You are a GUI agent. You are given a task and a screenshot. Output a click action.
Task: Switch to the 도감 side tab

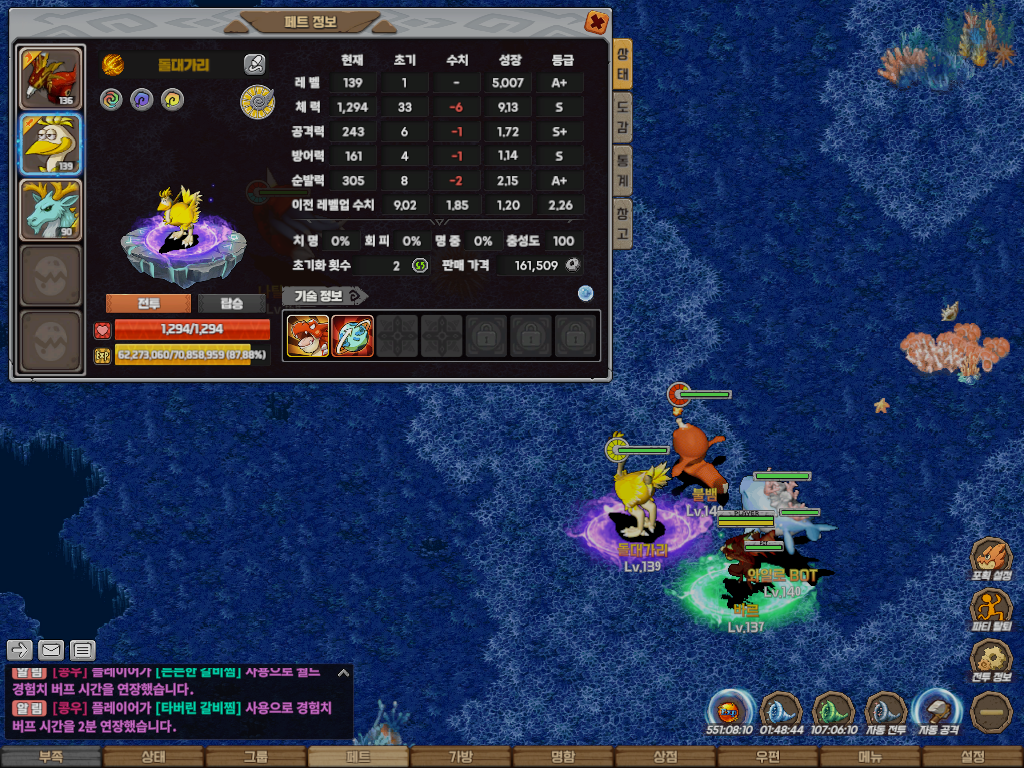tap(622, 116)
